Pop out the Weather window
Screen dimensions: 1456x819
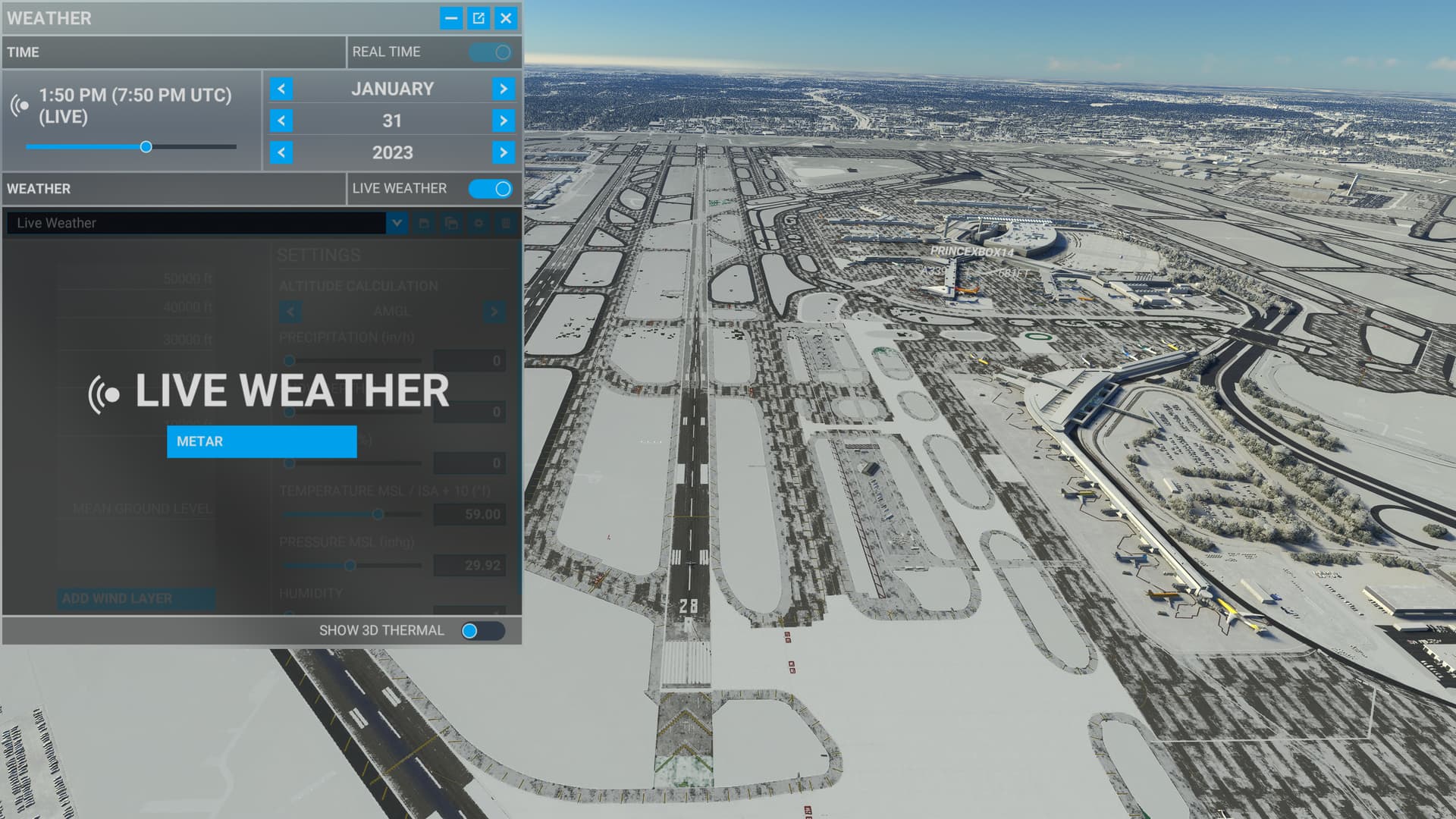pyautogui.click(x=479, y=18)
